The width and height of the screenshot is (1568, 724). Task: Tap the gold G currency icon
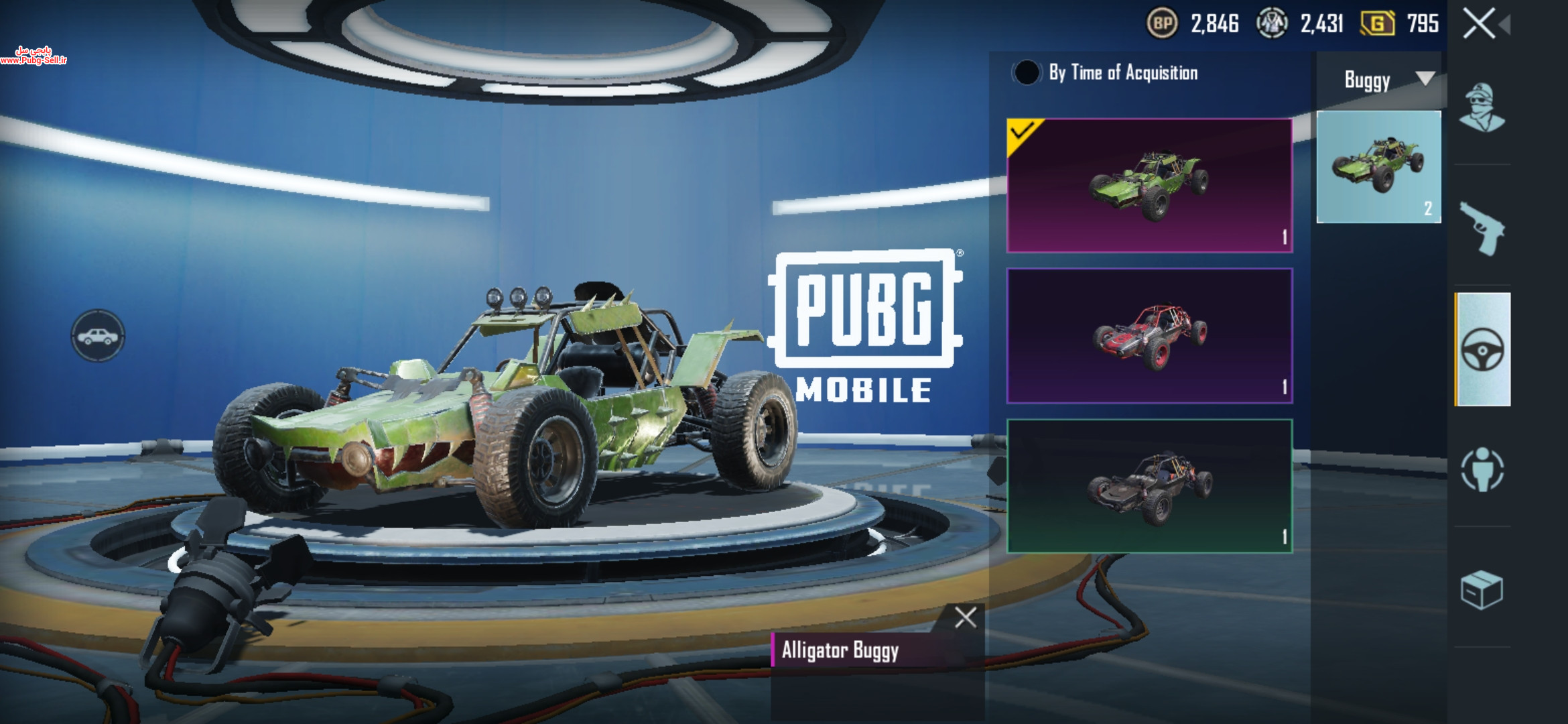pyautogui.click(x=1377, y=24)
